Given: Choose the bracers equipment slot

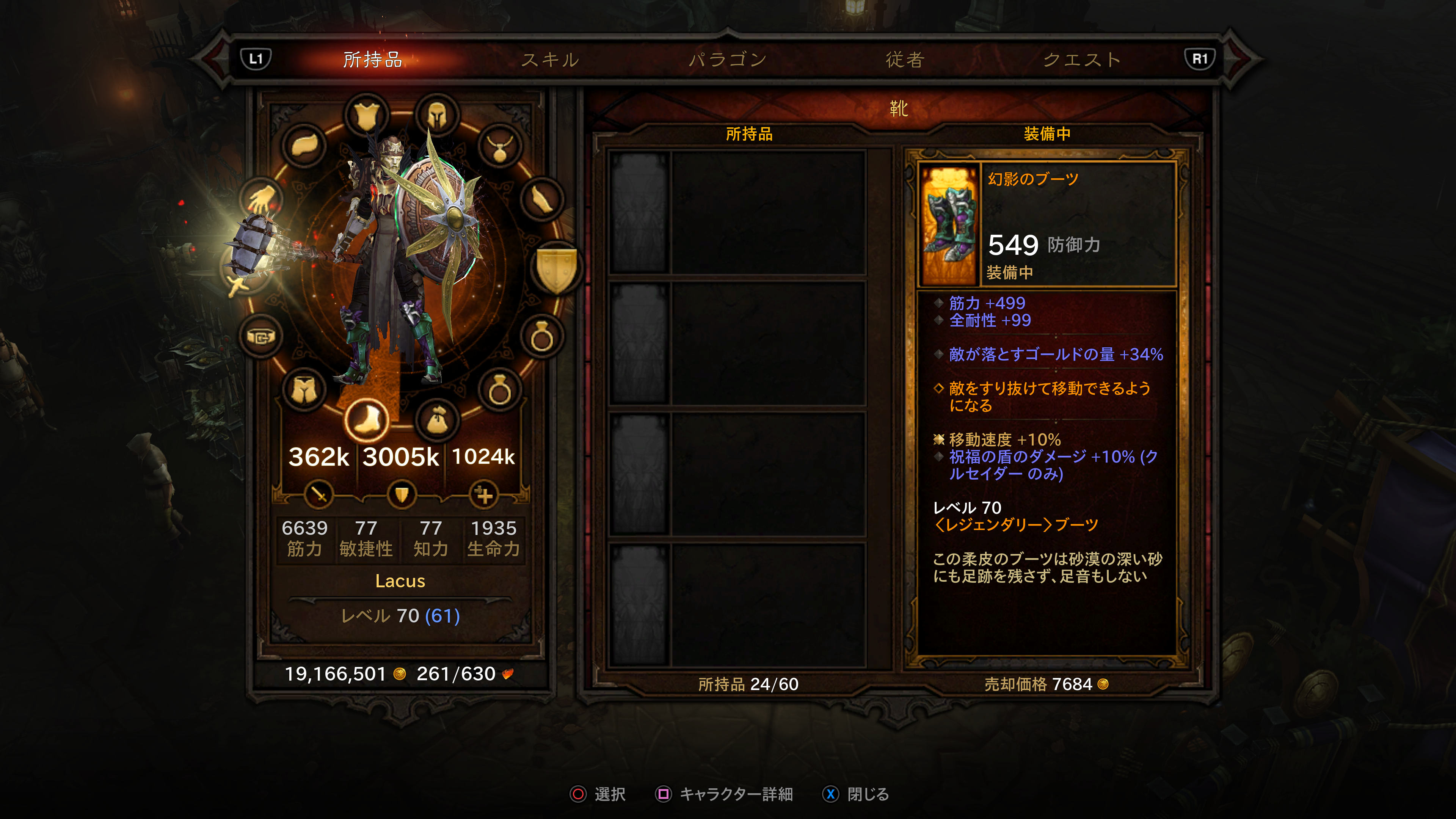Looking at the screenshot, I should [x=541, y=199].
